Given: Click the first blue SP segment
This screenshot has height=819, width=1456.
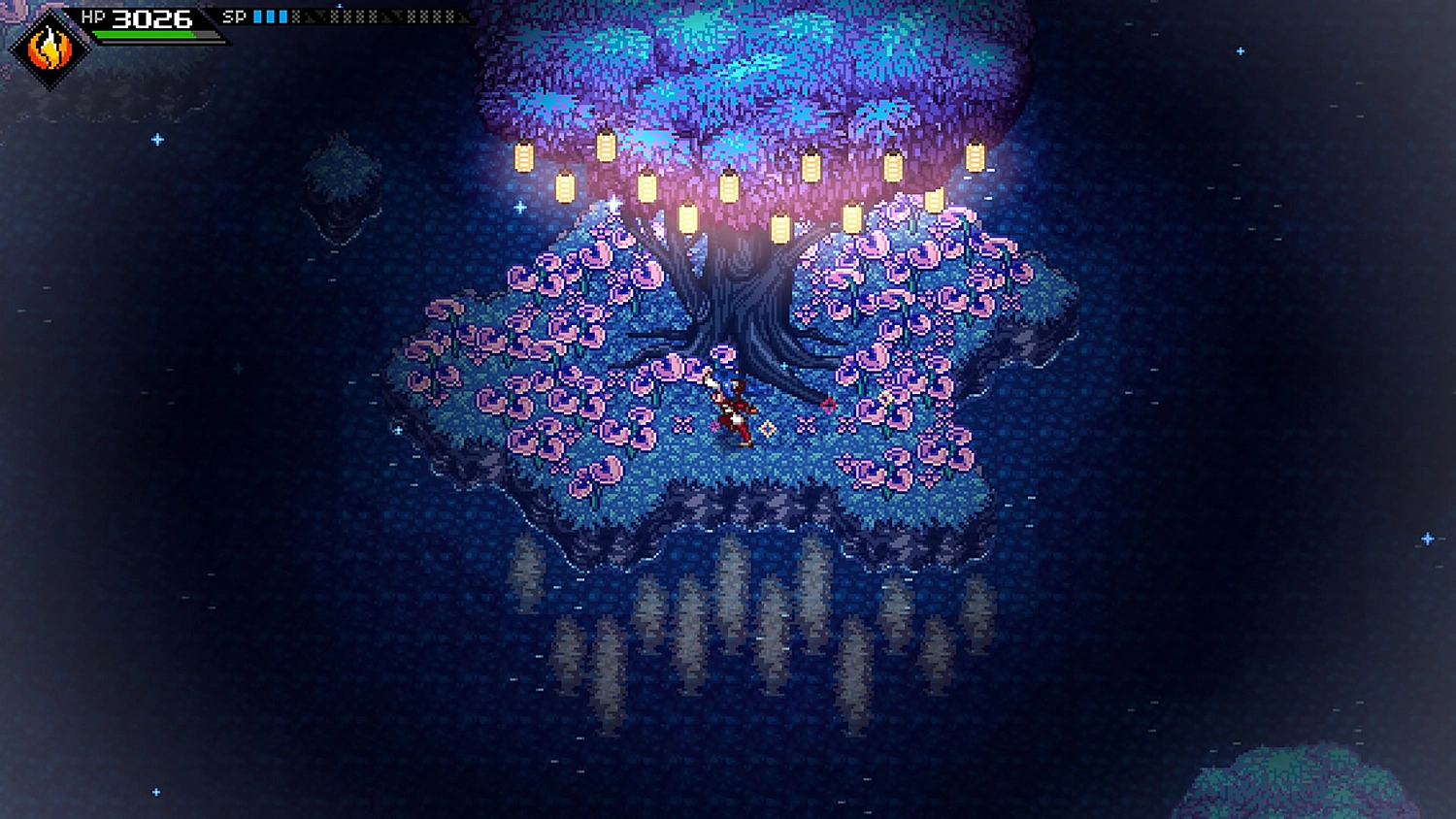Looking at the screenshot, I should click(x=257, y=15).
